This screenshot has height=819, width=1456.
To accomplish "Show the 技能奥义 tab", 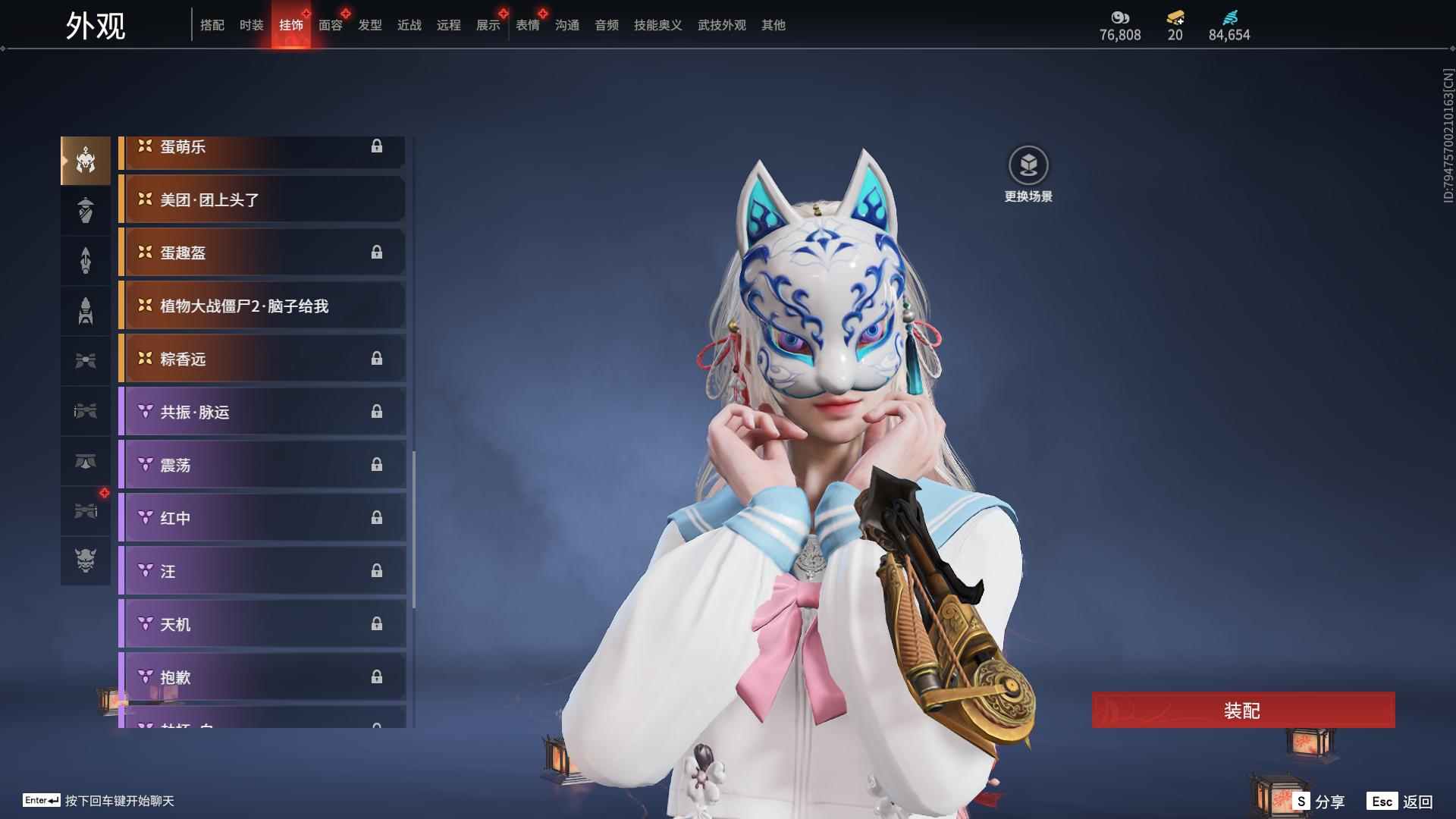I will click(x=657, y=25).
